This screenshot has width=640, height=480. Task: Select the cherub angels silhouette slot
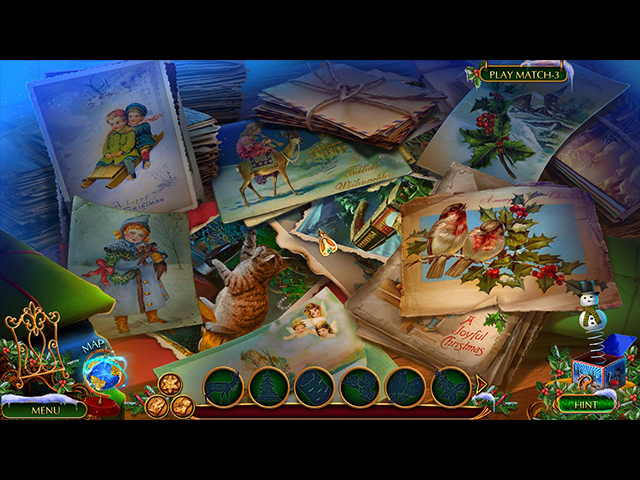pyautogui.click(x=360, y=386)
